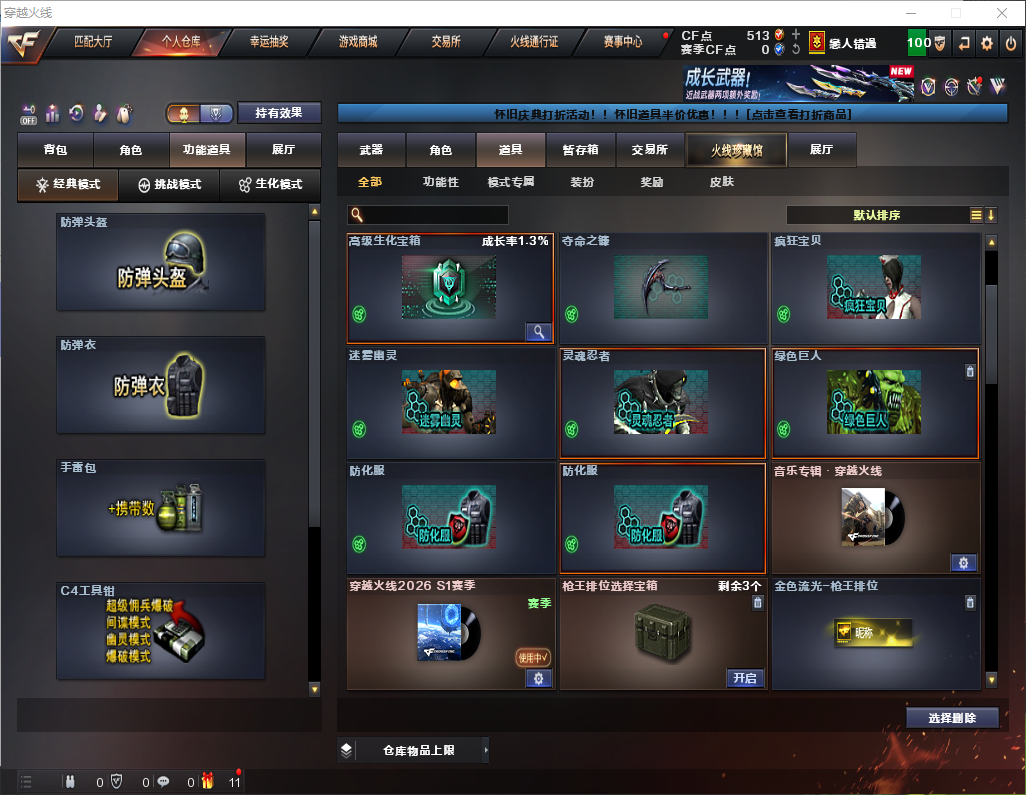Click 开启 to open the ranked chest
The image size is (1026, 795).
click(x=744, y=678)
